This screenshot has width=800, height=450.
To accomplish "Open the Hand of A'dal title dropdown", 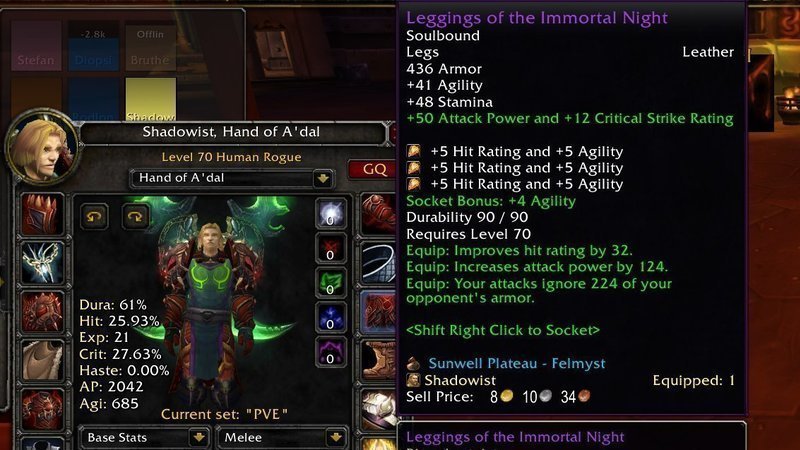I will pos(322,179).
